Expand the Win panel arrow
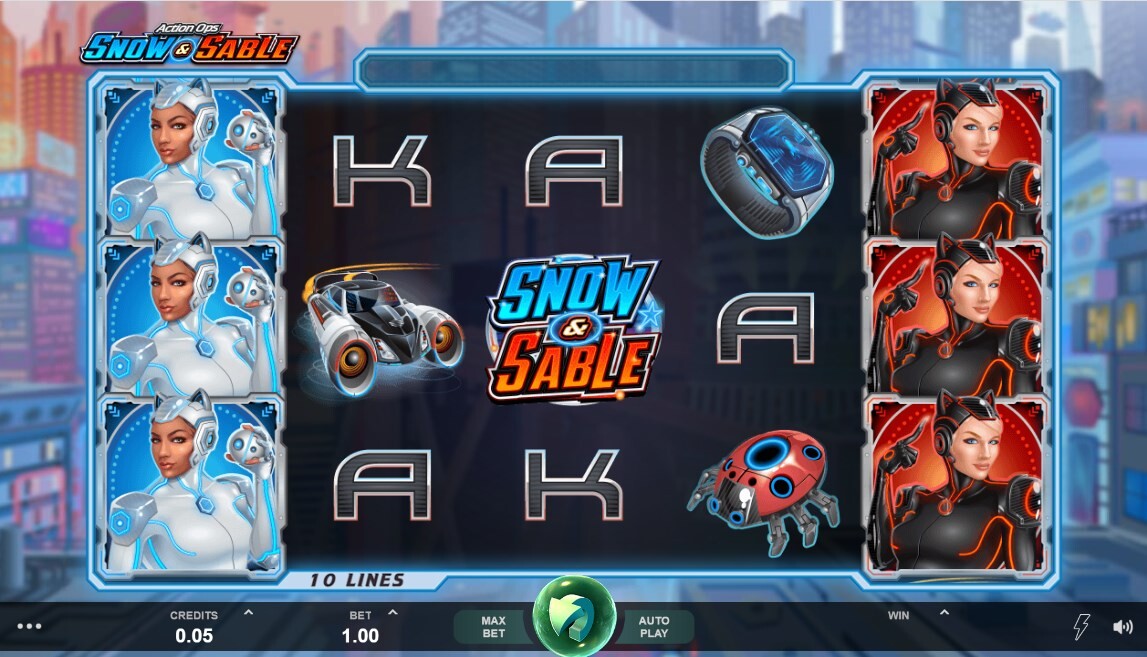Viewport: 1147px width, 657px height. (943, 612)
